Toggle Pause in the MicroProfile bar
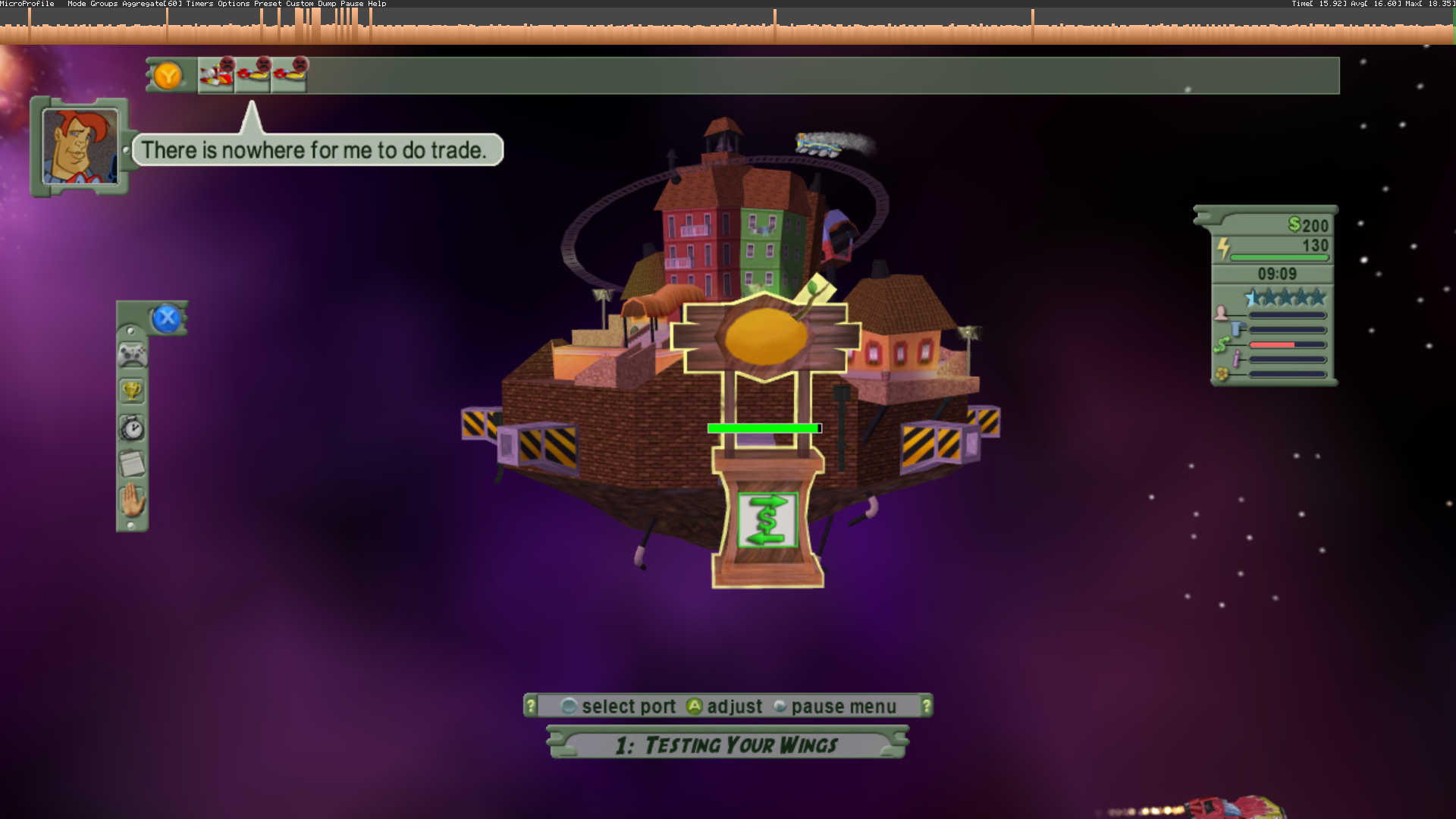The image size is (1456, 819). [x=353, y=3]
